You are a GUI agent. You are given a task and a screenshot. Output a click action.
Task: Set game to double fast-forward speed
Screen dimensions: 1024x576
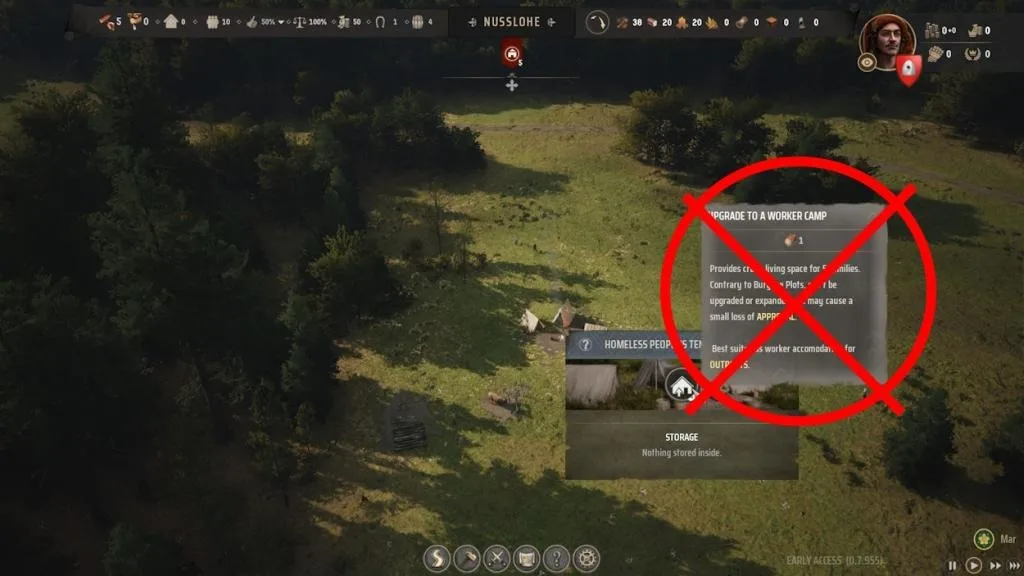[993, 565]
